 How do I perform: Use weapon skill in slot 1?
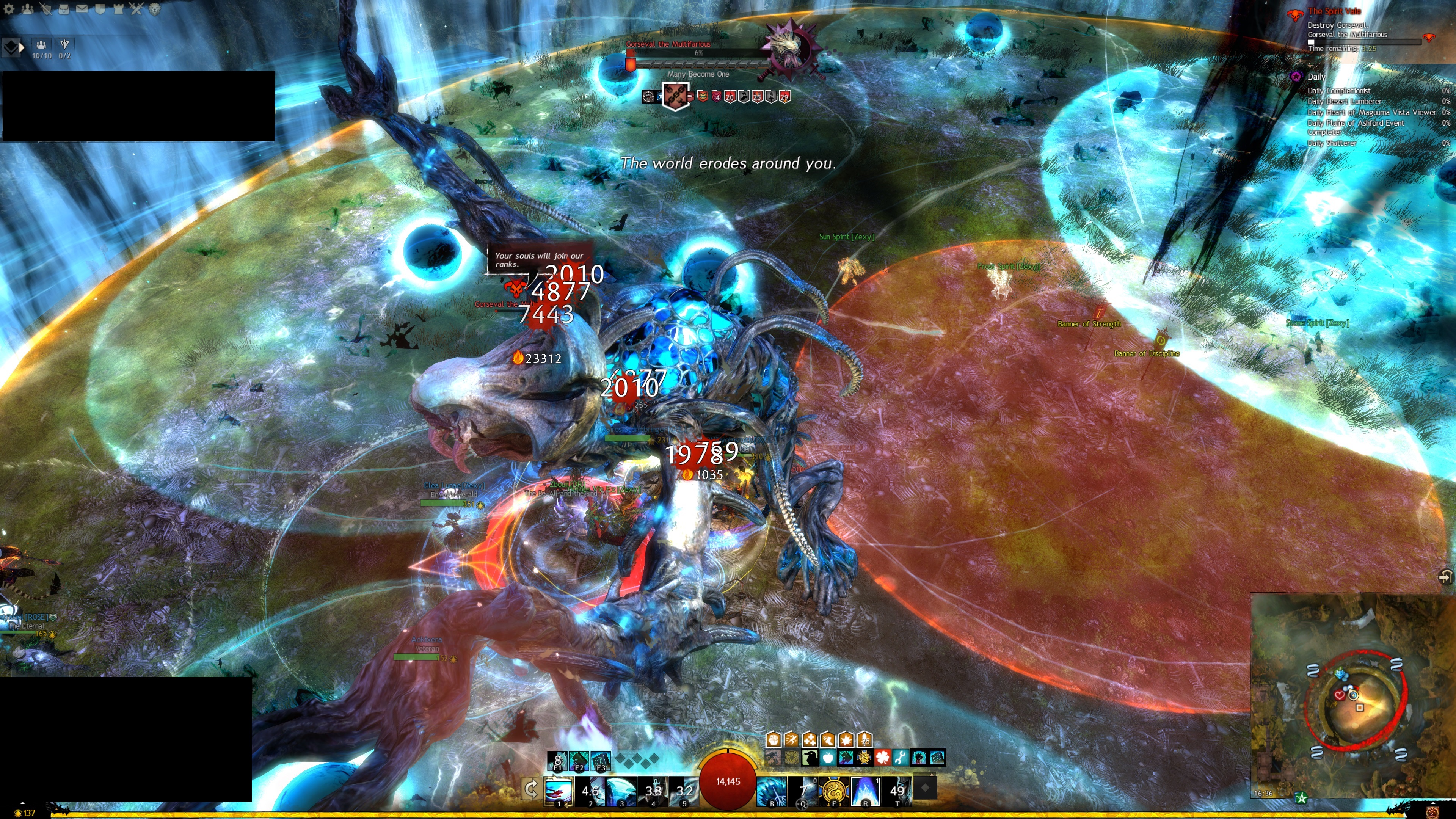[x=559, y=790]
